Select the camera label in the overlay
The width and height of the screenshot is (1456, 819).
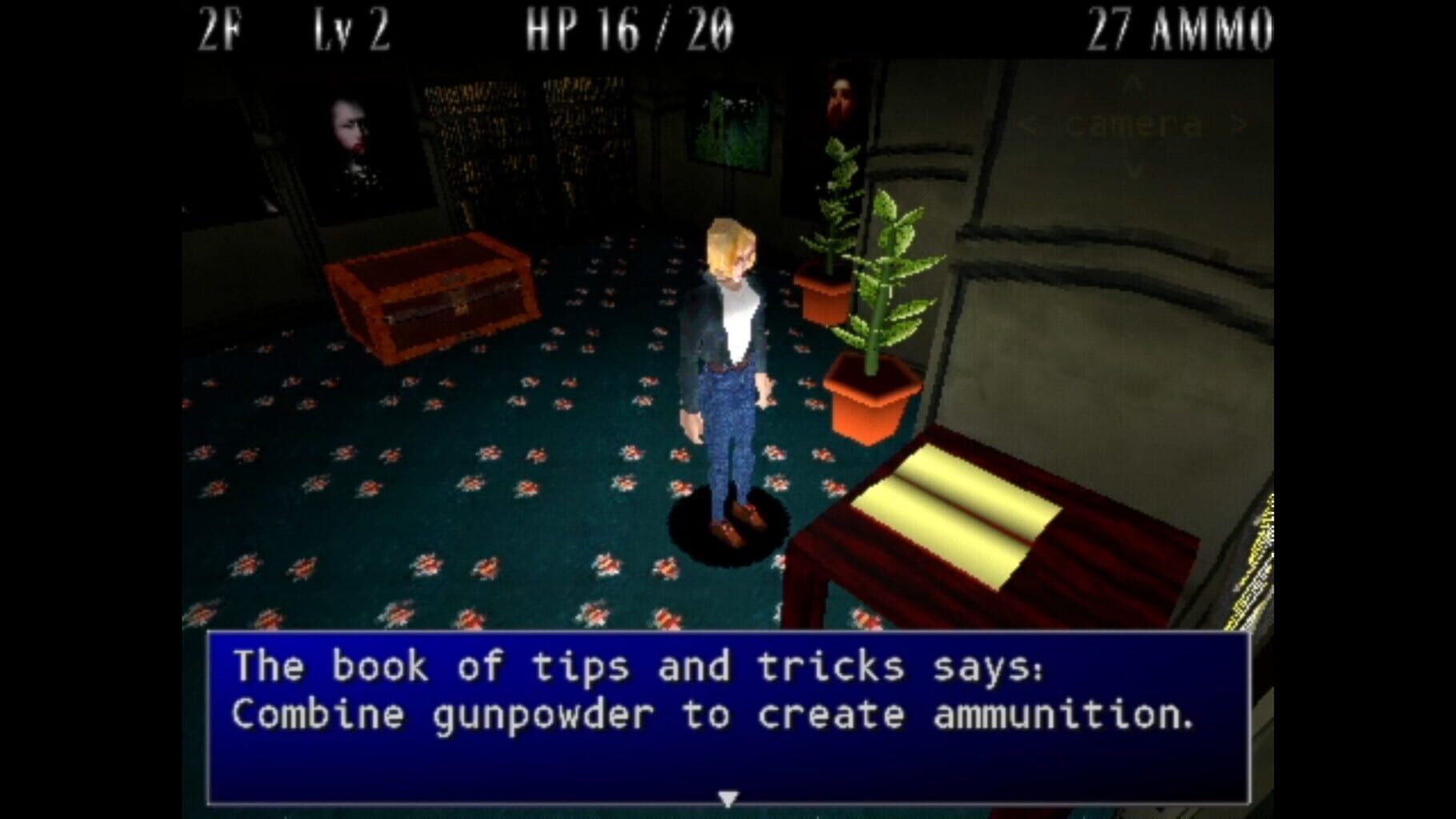(1132, 124)
